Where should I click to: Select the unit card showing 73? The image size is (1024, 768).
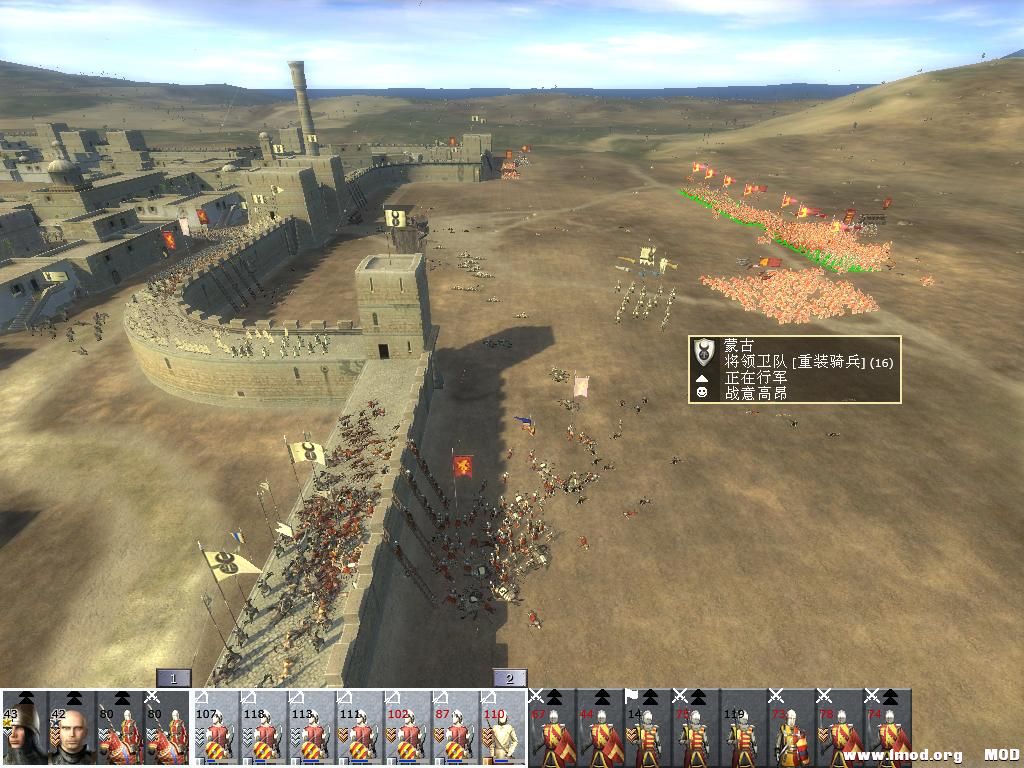point(792,728)
